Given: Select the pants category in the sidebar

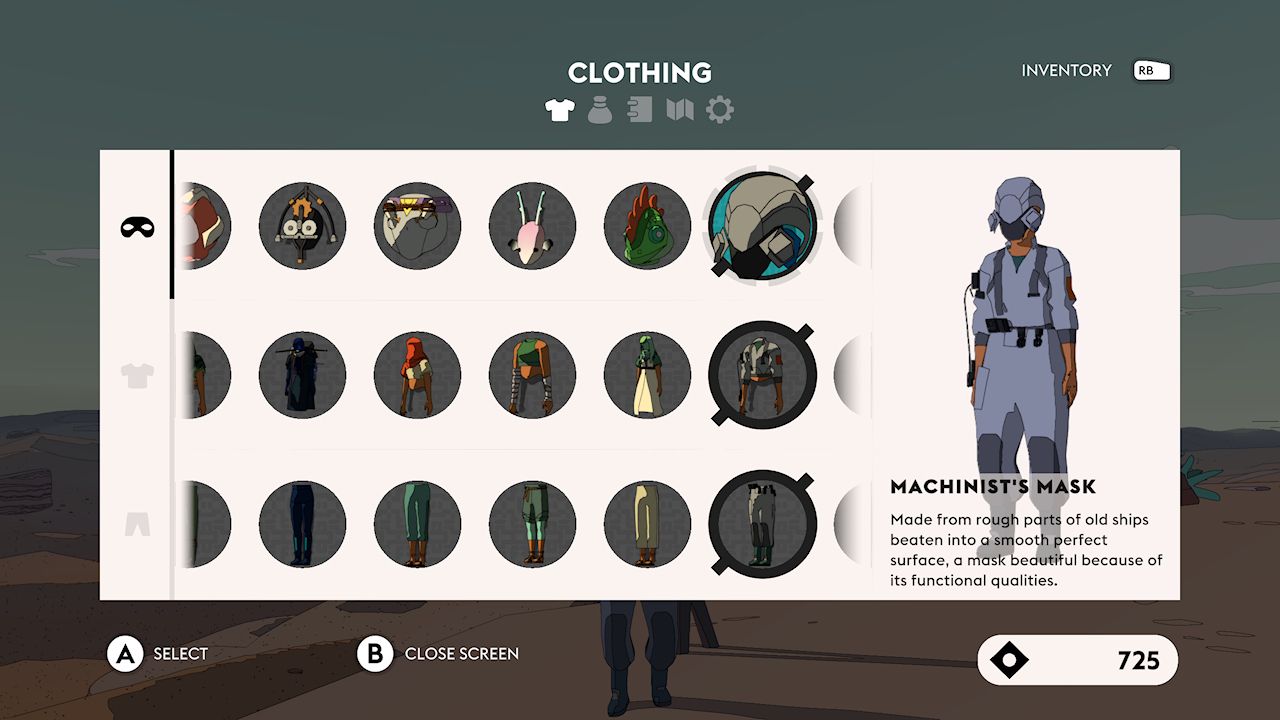Looking at the screenshot, I should click(137, 523).
